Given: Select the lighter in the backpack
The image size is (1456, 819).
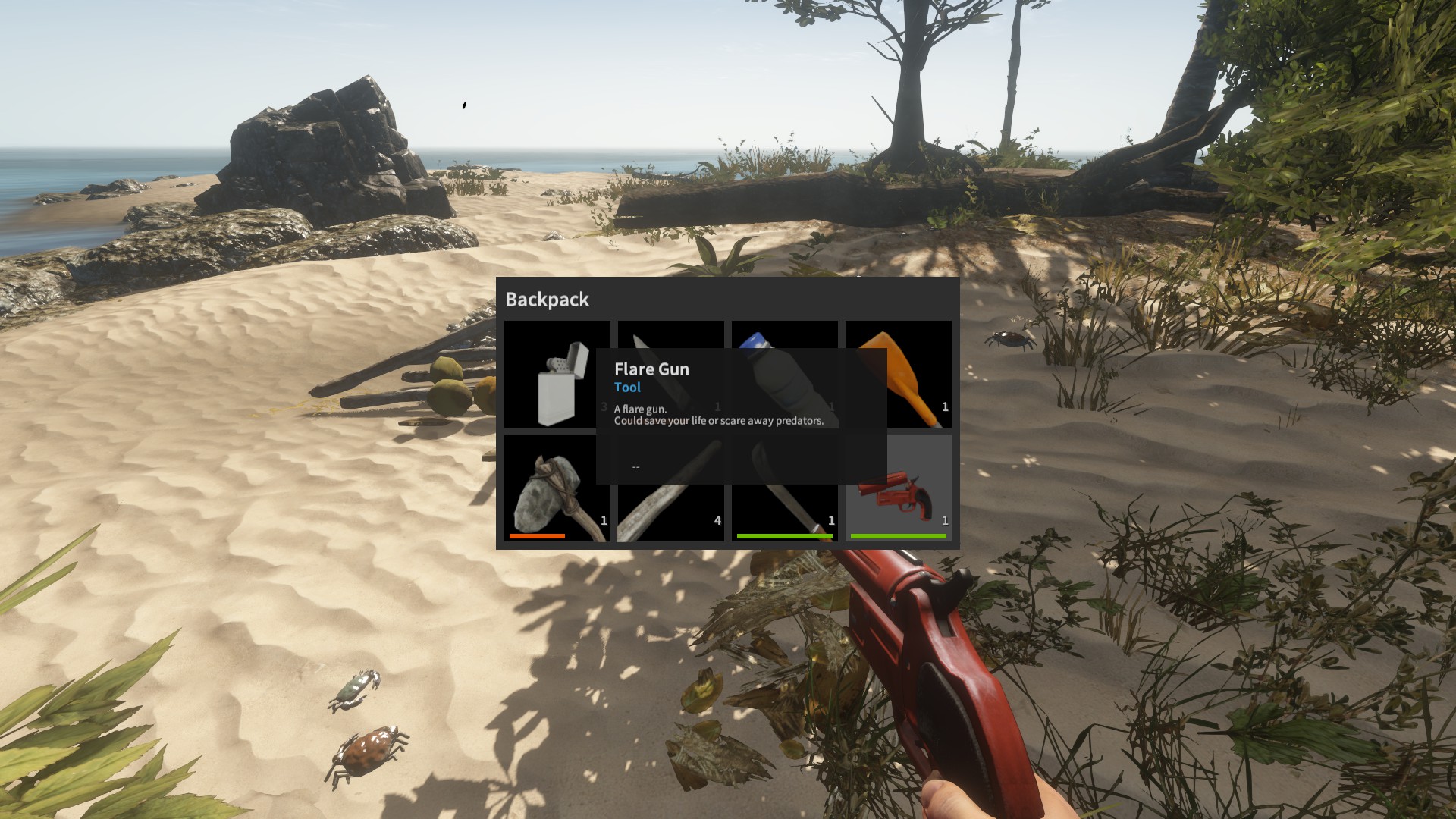Looking at the screenshot, I should pyautogui.click(x=557, y=374).
